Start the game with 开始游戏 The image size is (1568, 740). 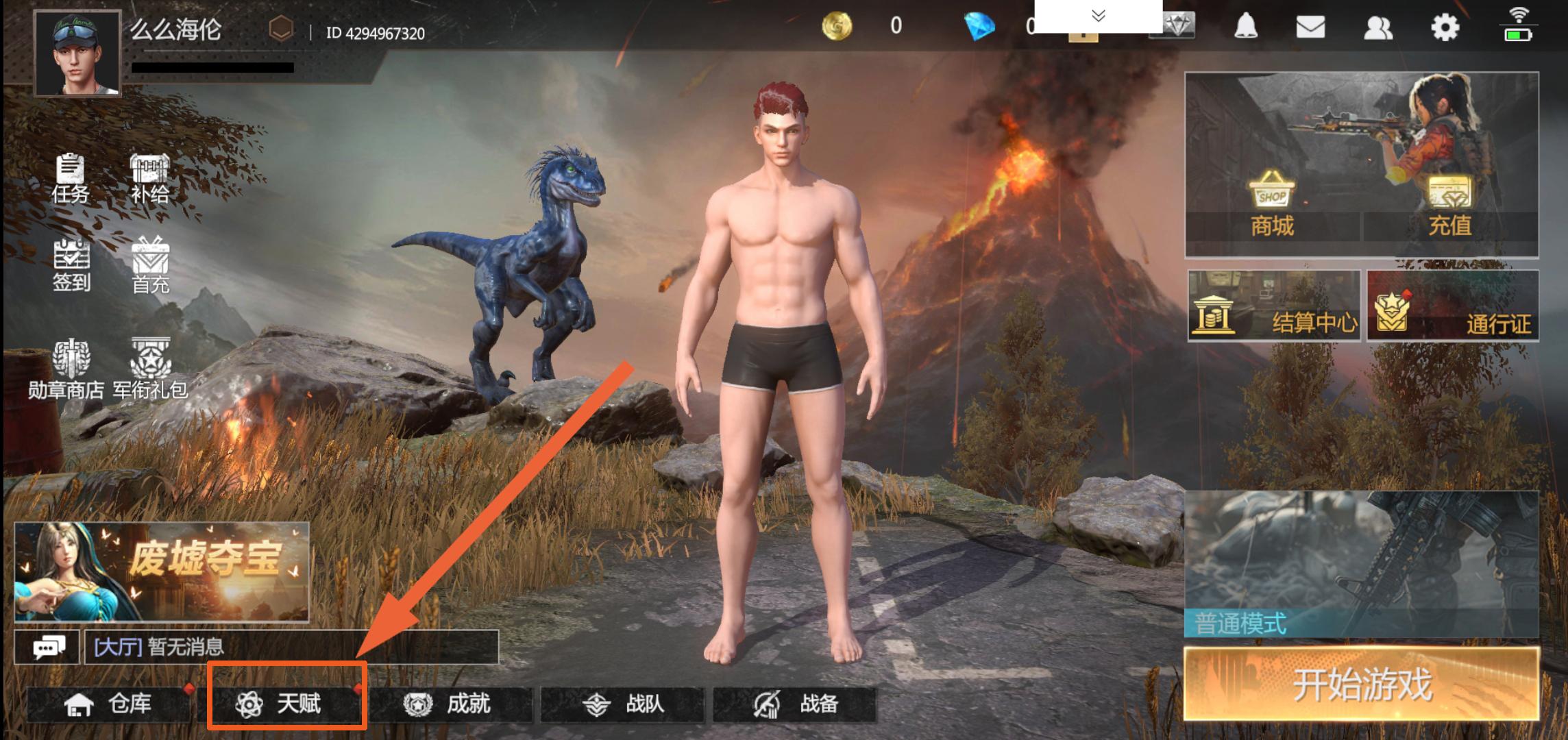point(1361,684)
